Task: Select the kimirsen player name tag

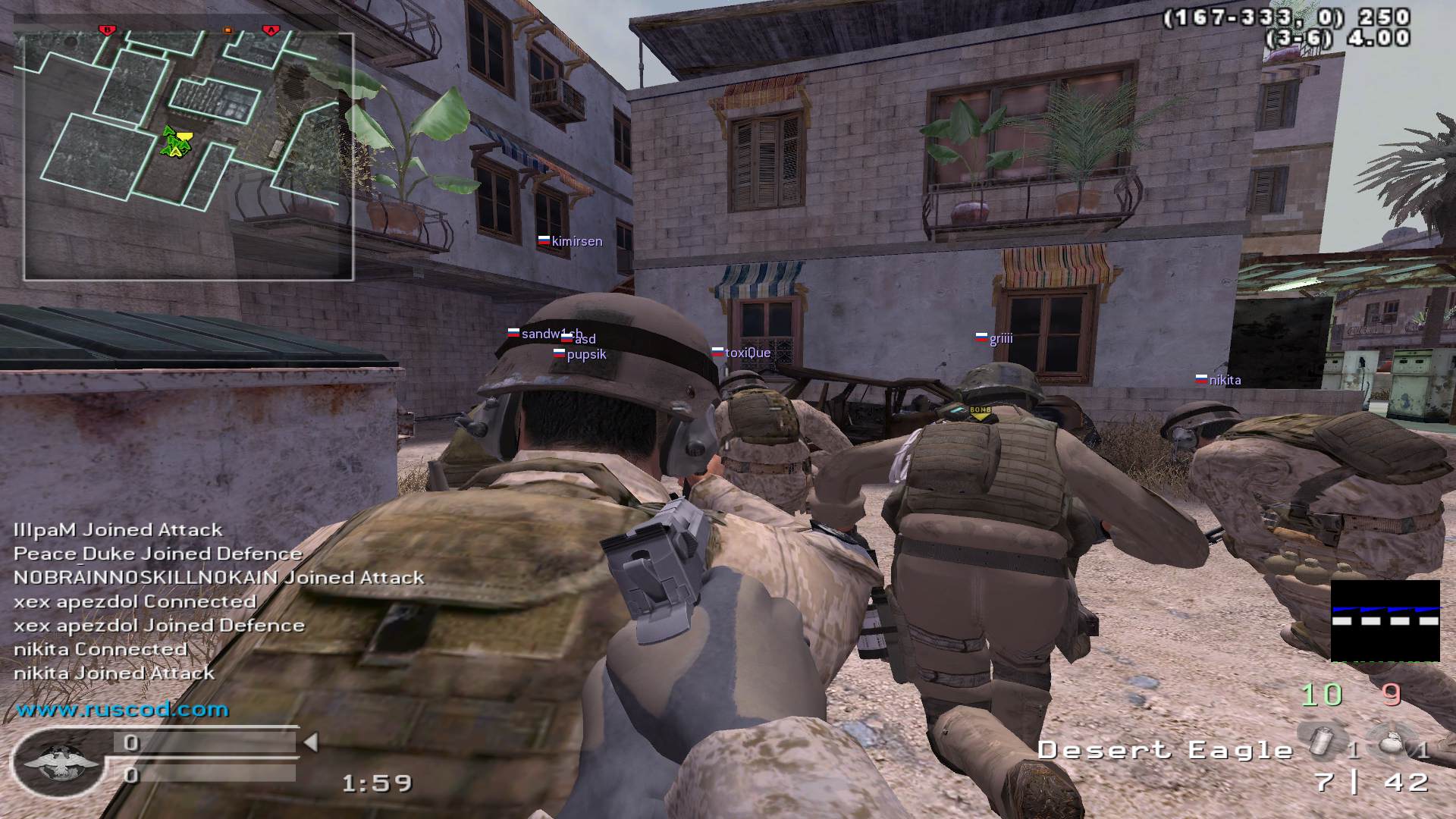Action: (576, 241)
